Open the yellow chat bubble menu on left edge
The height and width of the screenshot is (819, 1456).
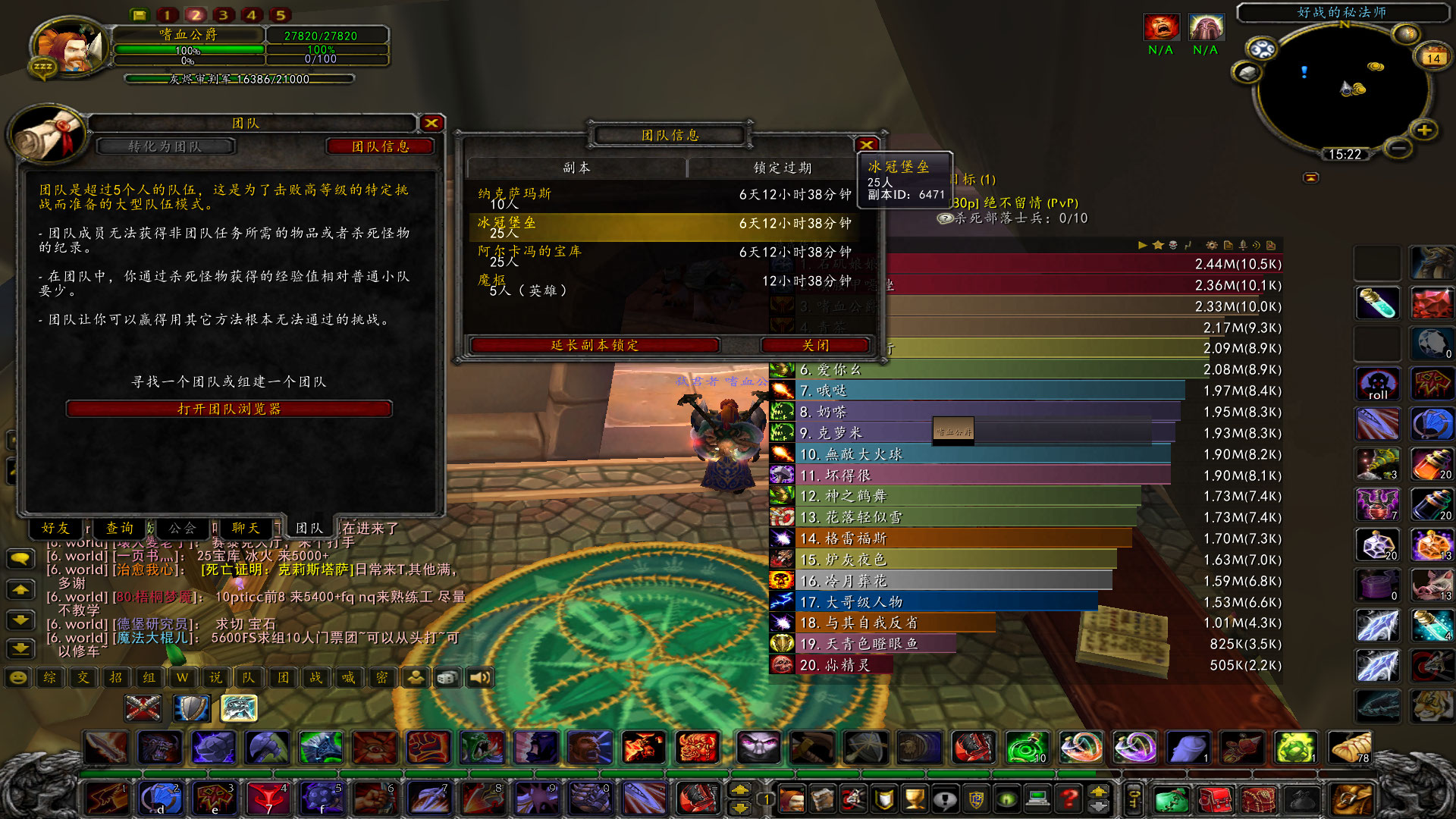(20, 560)
